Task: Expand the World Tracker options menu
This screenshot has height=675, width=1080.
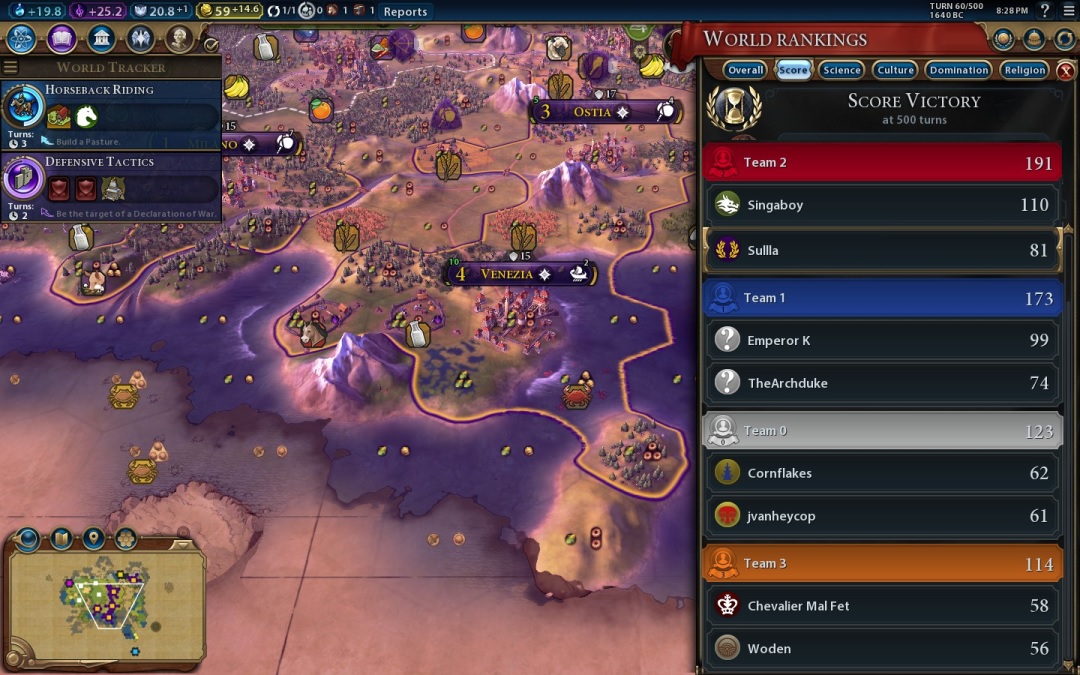Action: [11, 67]
